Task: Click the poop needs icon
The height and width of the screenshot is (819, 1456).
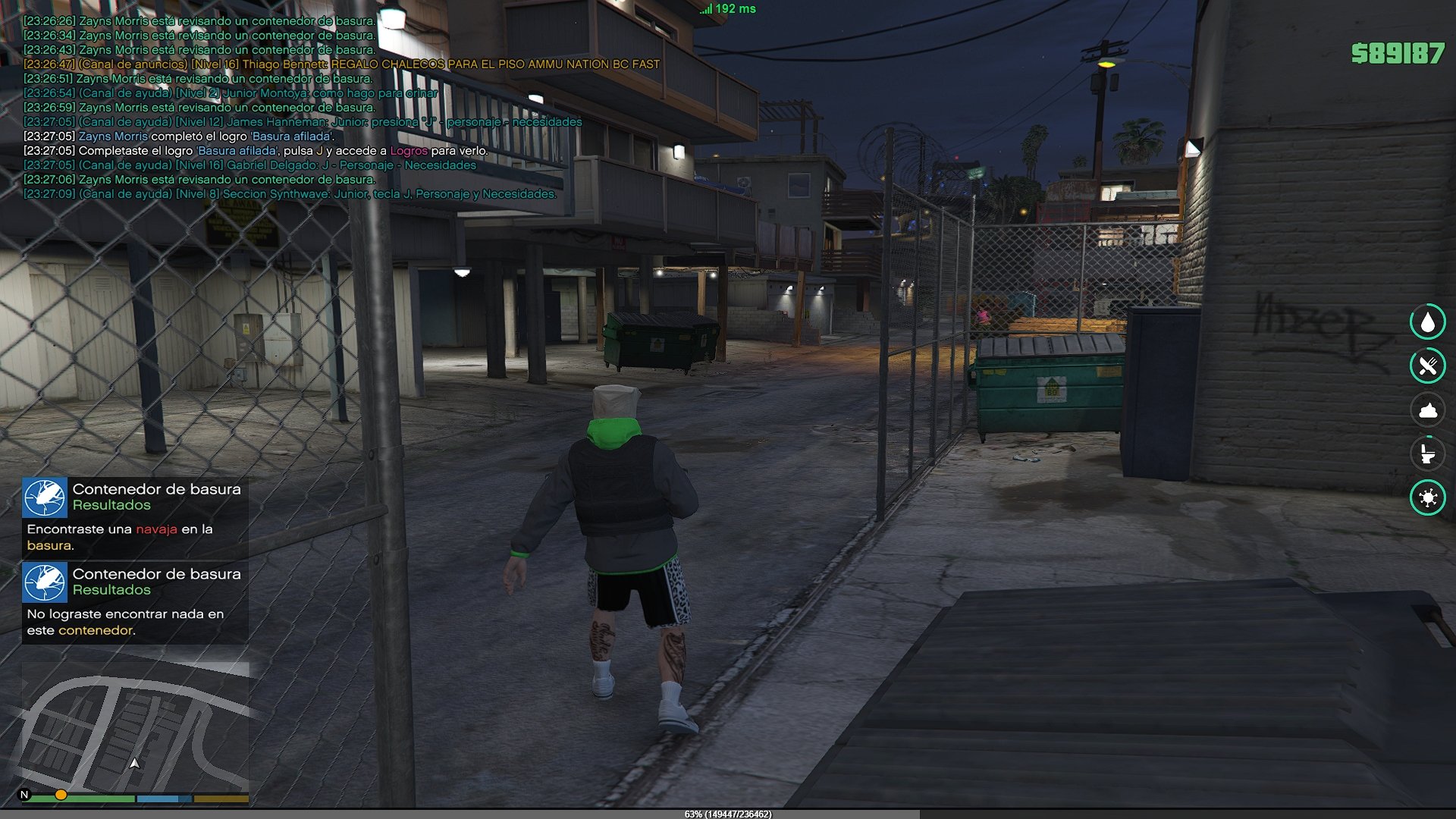Action: point(1427,410)
